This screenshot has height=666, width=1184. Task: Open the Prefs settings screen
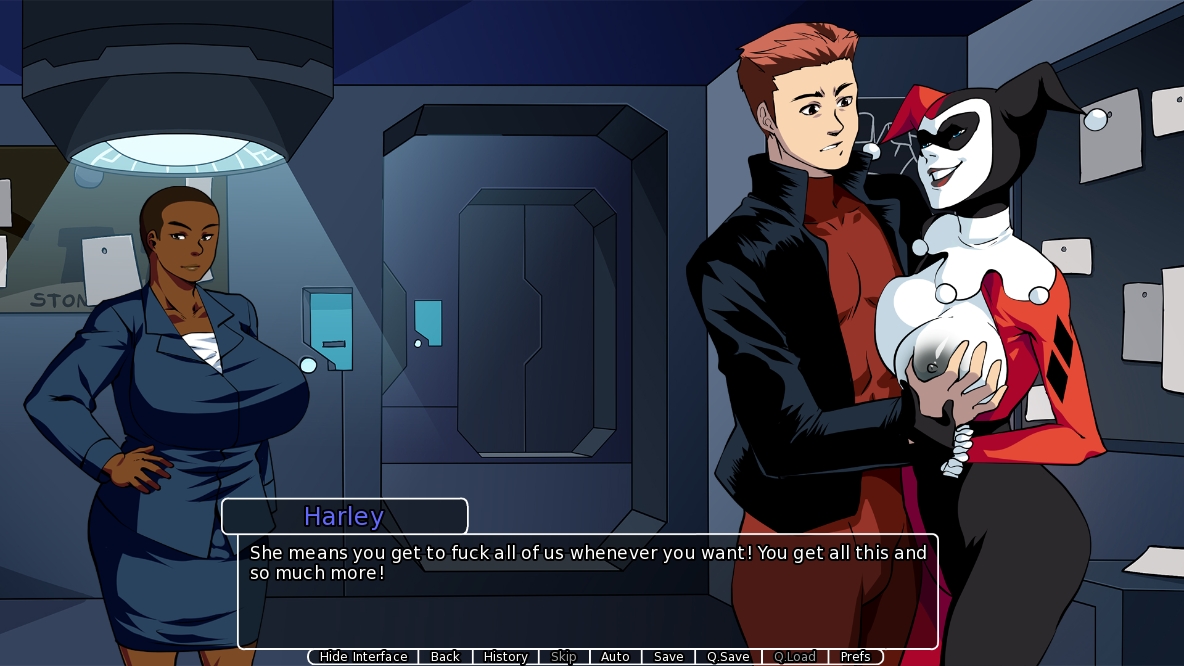(855, 657)
